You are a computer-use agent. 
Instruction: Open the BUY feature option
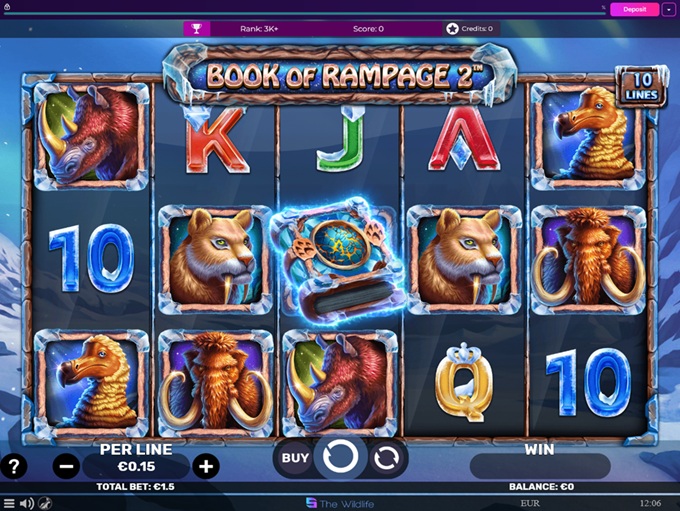click(295, 458)
